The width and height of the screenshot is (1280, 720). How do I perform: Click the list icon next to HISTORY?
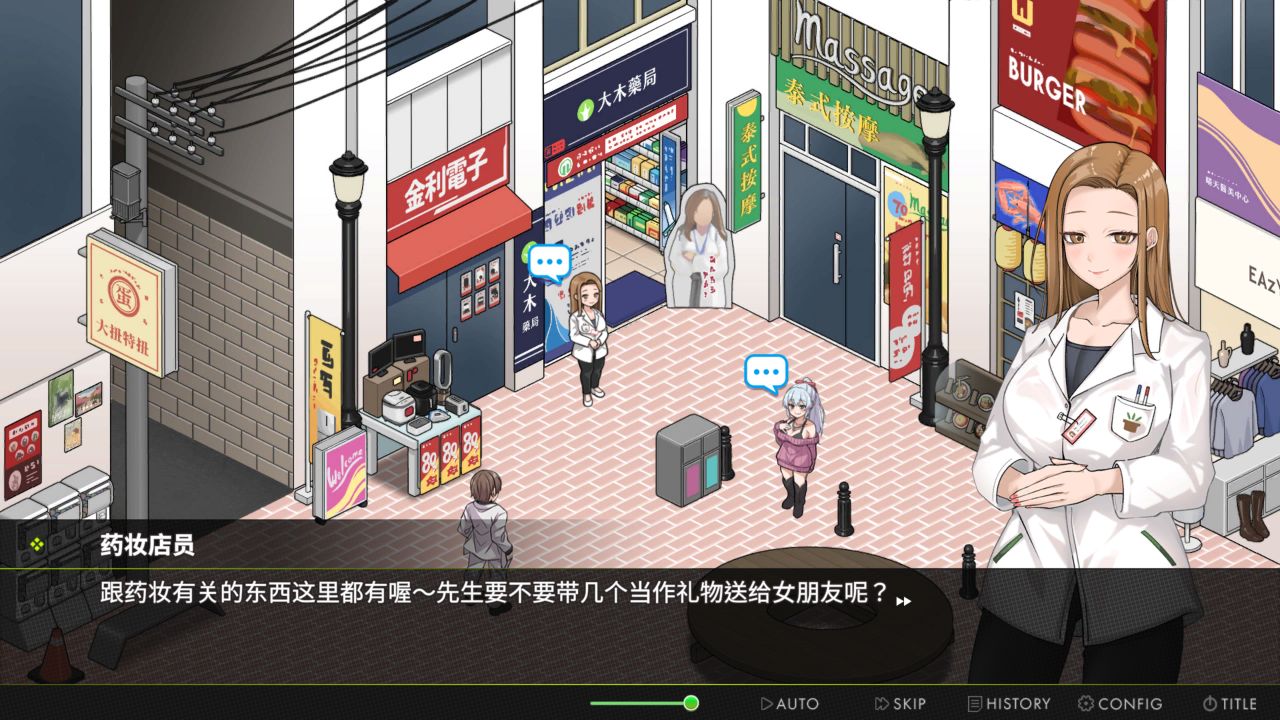(x=973, y=703)
